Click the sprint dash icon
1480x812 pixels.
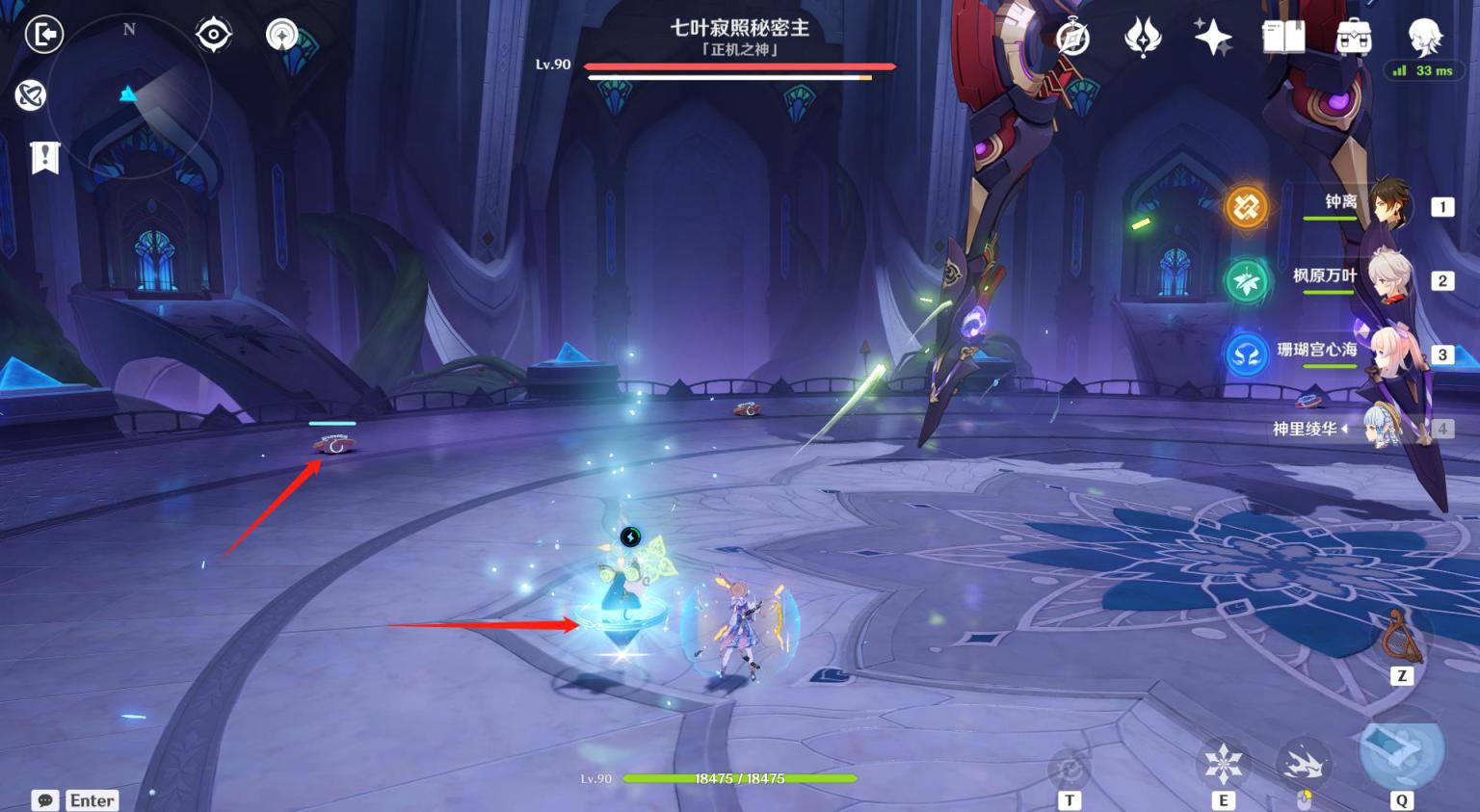click(x=1304, y=764)
